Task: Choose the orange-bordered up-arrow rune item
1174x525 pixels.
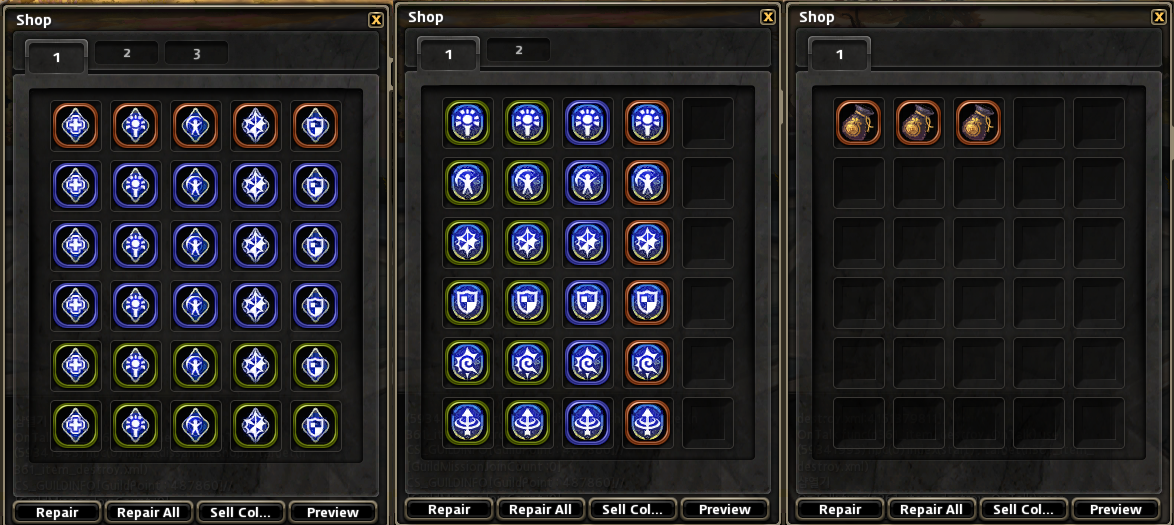Action: click(647, 422)
